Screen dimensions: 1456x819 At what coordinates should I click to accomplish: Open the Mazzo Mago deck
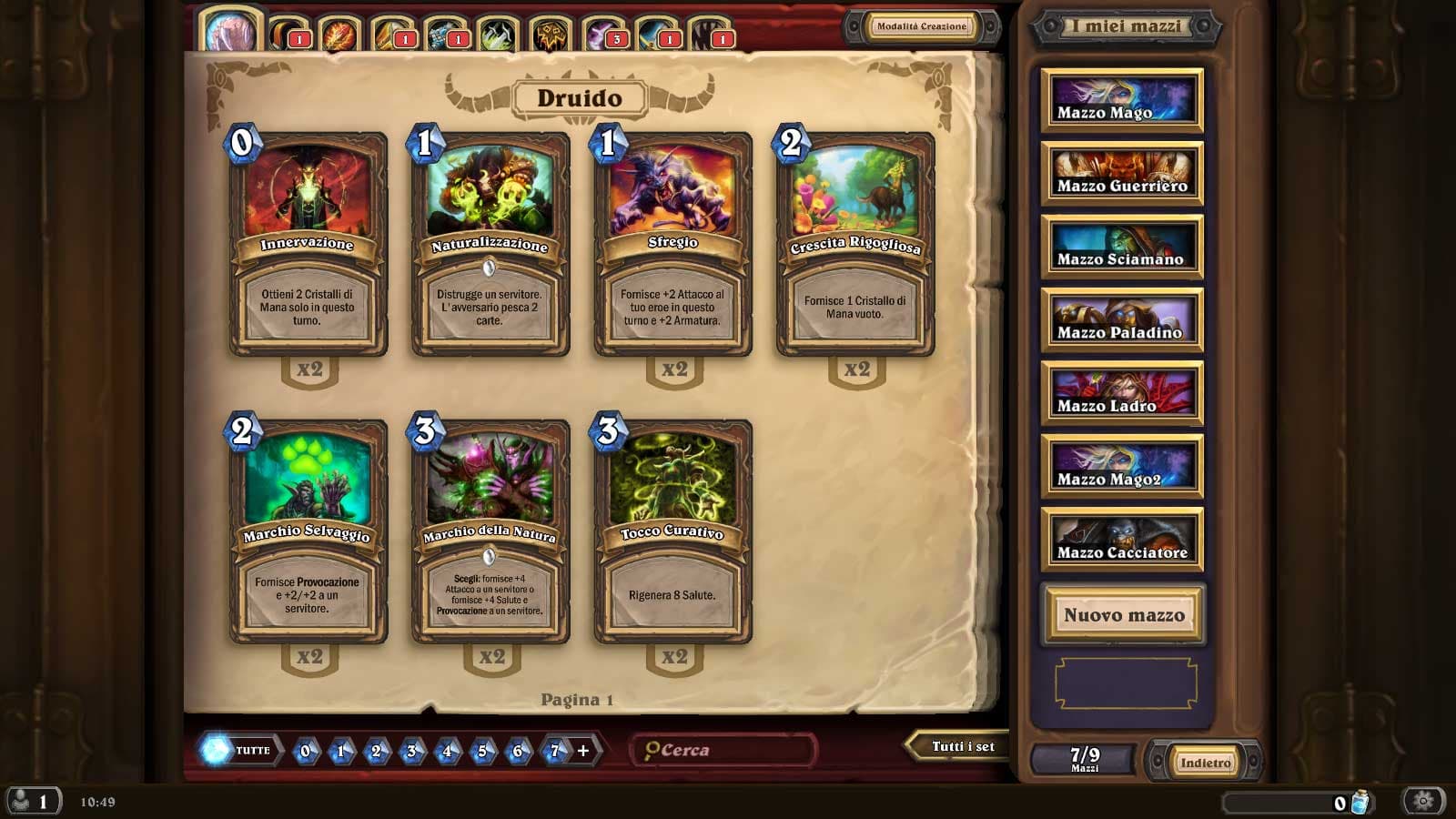point(1122,100)
